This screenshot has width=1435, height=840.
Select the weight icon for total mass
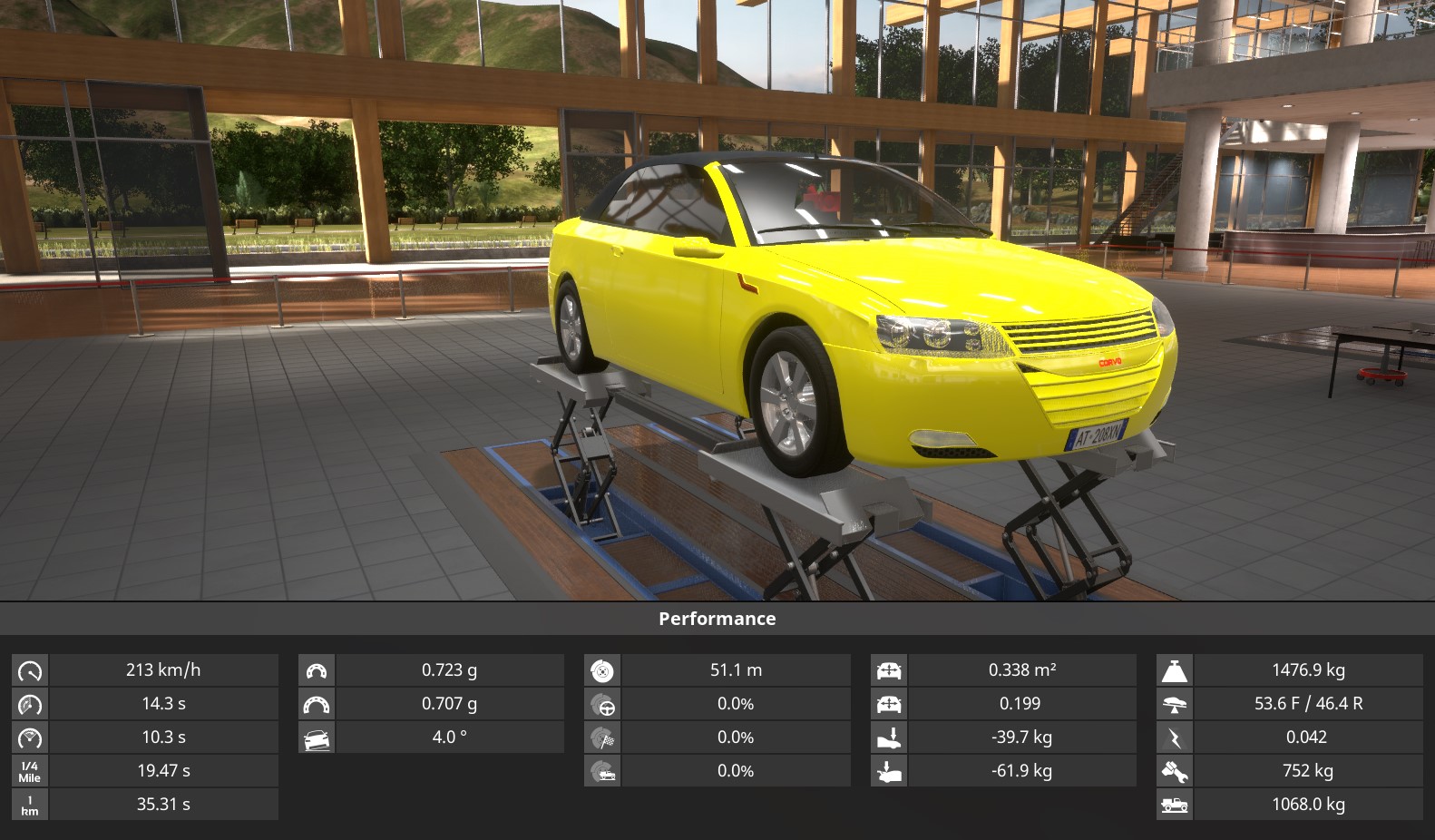[1175, 670]
